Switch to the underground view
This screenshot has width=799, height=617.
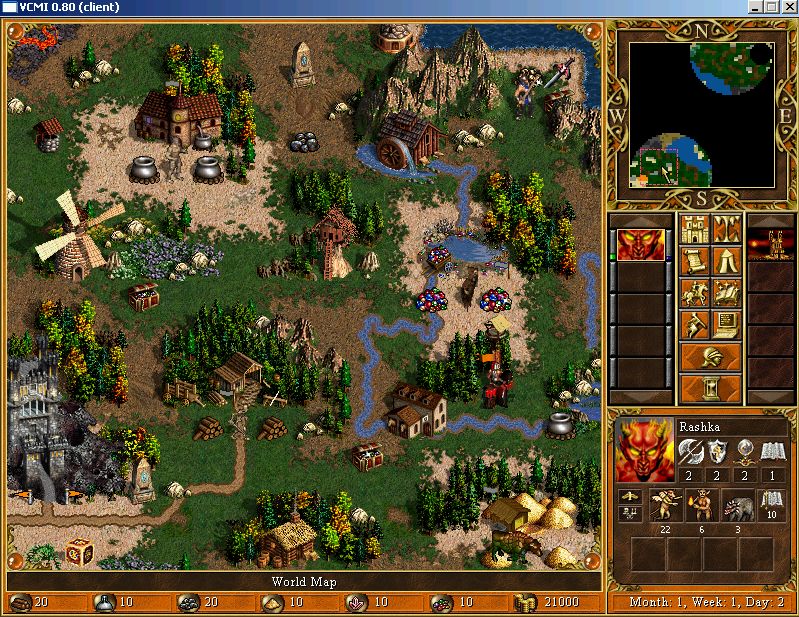click(x=726, y=229)
